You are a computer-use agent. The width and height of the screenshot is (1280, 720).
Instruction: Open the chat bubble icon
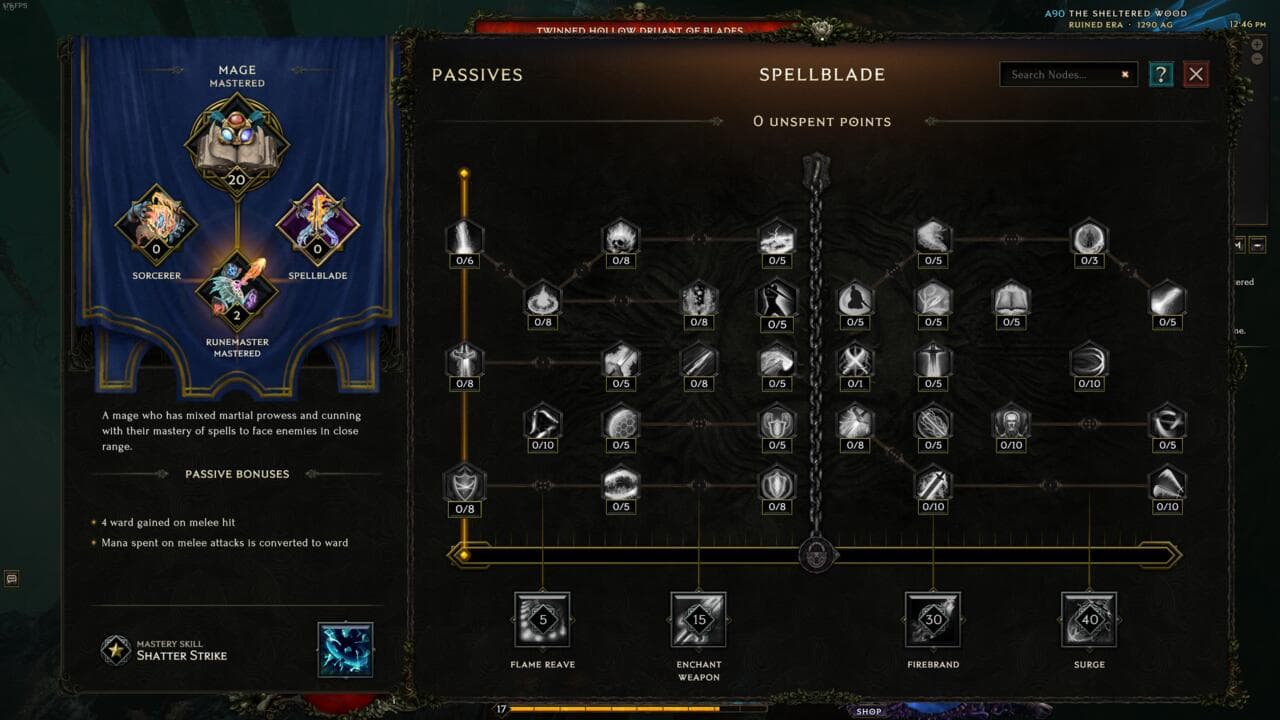(x=12, y=578)
